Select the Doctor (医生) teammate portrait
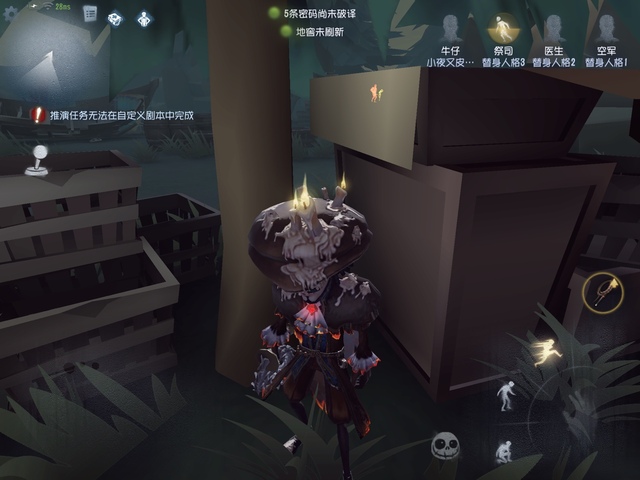The image size is (640, 480). tap(553, 29)
